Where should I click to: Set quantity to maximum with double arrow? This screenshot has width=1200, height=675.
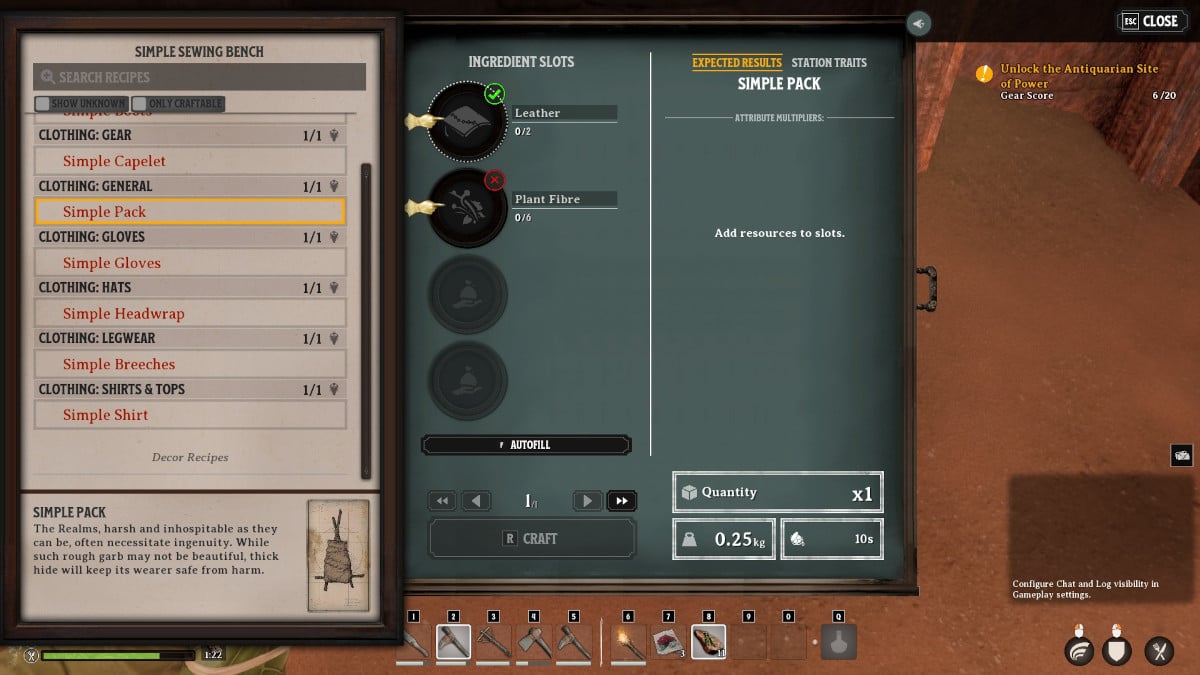(621, 501)
